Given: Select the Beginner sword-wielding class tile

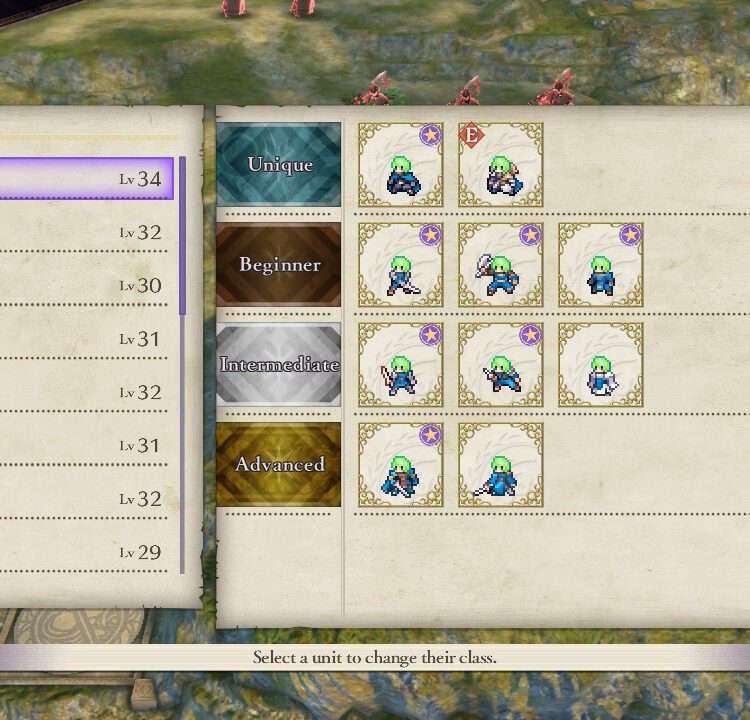Looking at the screenshot, I should point(400,265).
